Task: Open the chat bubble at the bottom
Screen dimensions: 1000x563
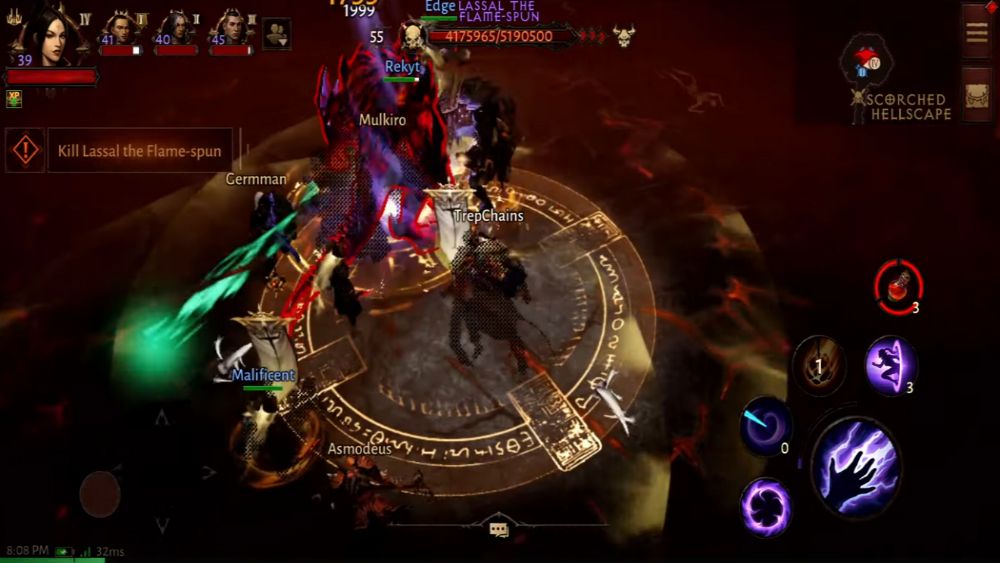Action: pyautogui.click(x=499, y=530)
